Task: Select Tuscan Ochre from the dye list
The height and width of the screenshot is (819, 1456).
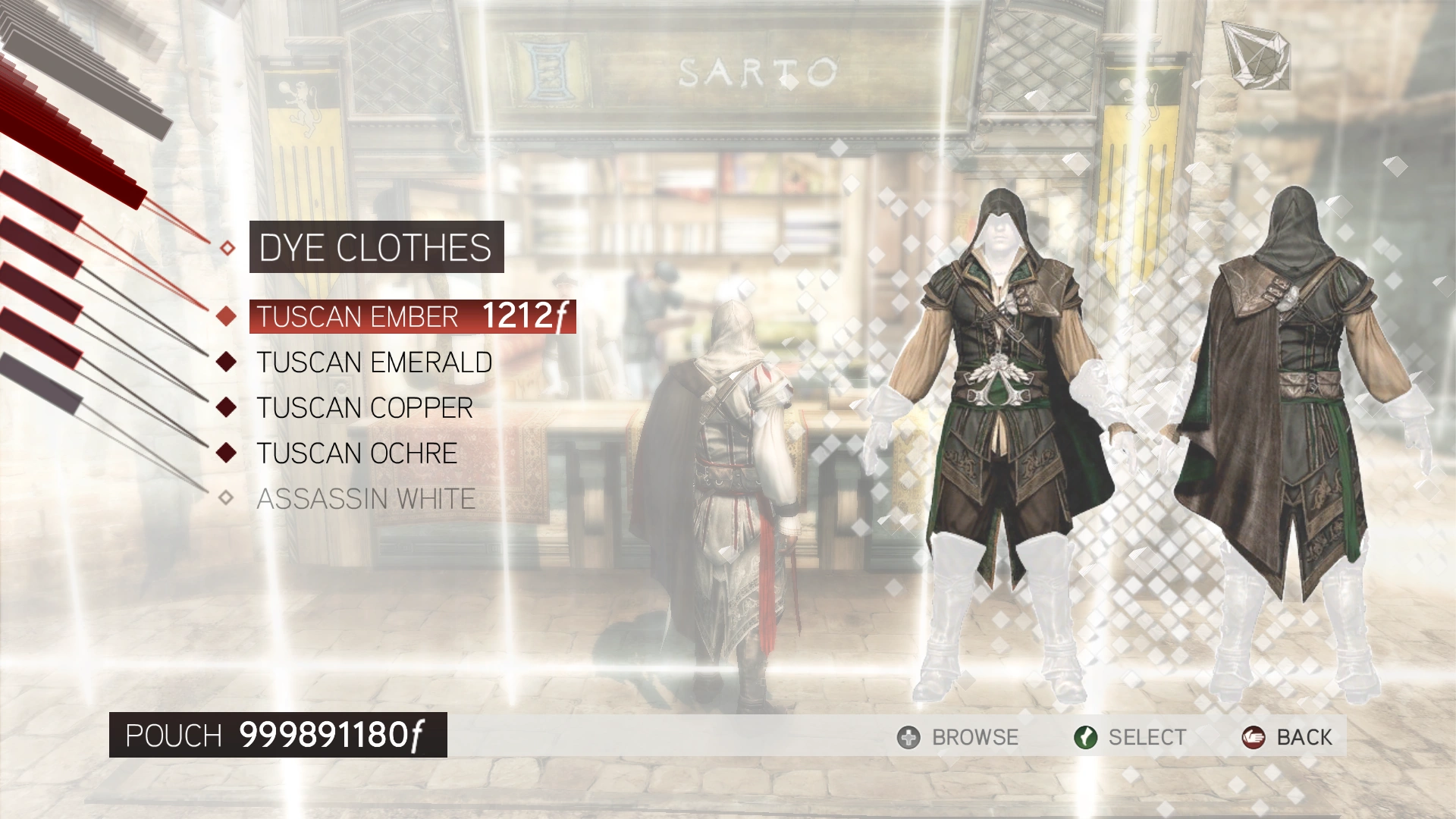Action: coord(356,453)
